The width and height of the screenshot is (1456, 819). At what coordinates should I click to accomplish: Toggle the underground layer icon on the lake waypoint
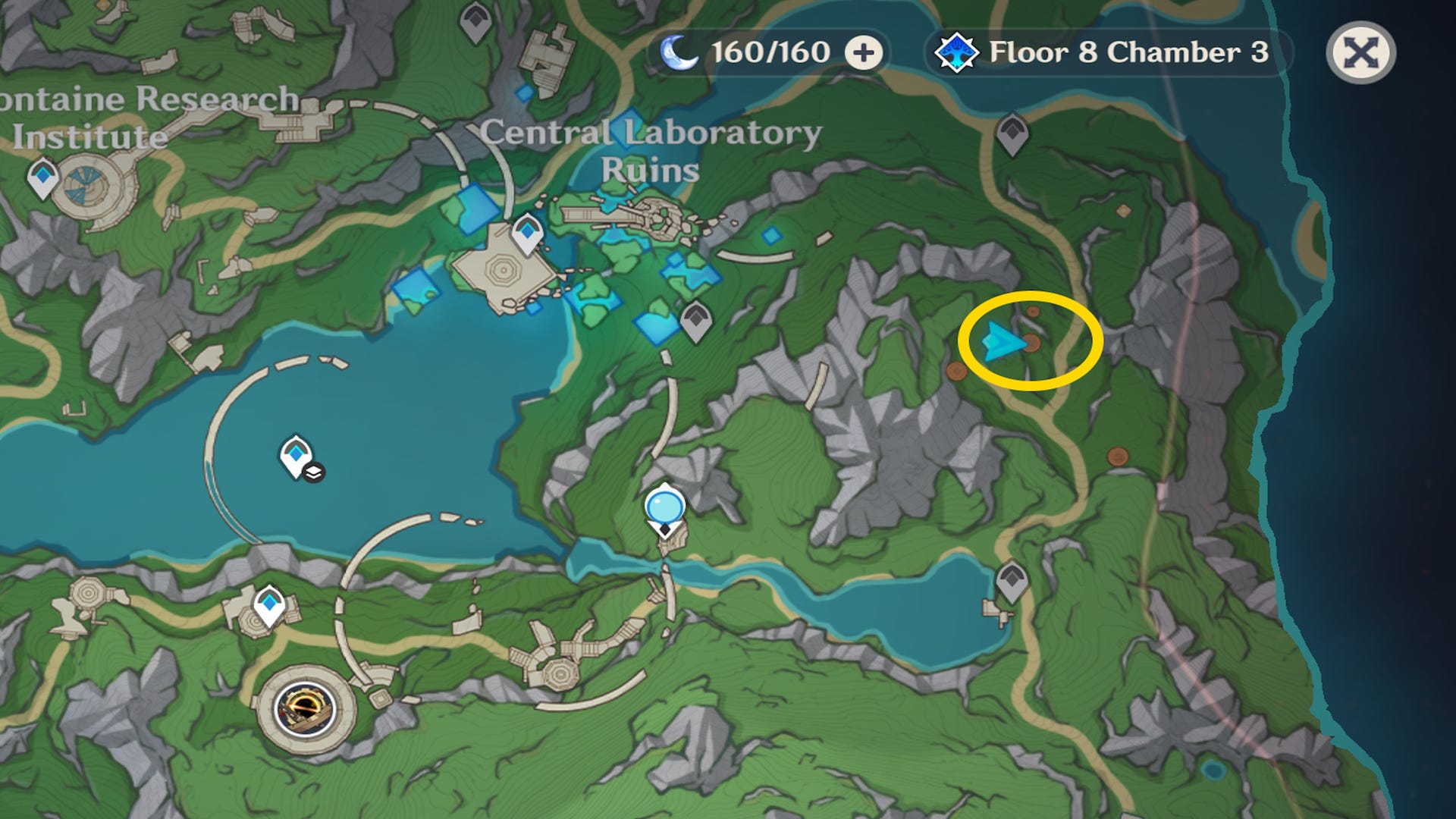point(314,472)
